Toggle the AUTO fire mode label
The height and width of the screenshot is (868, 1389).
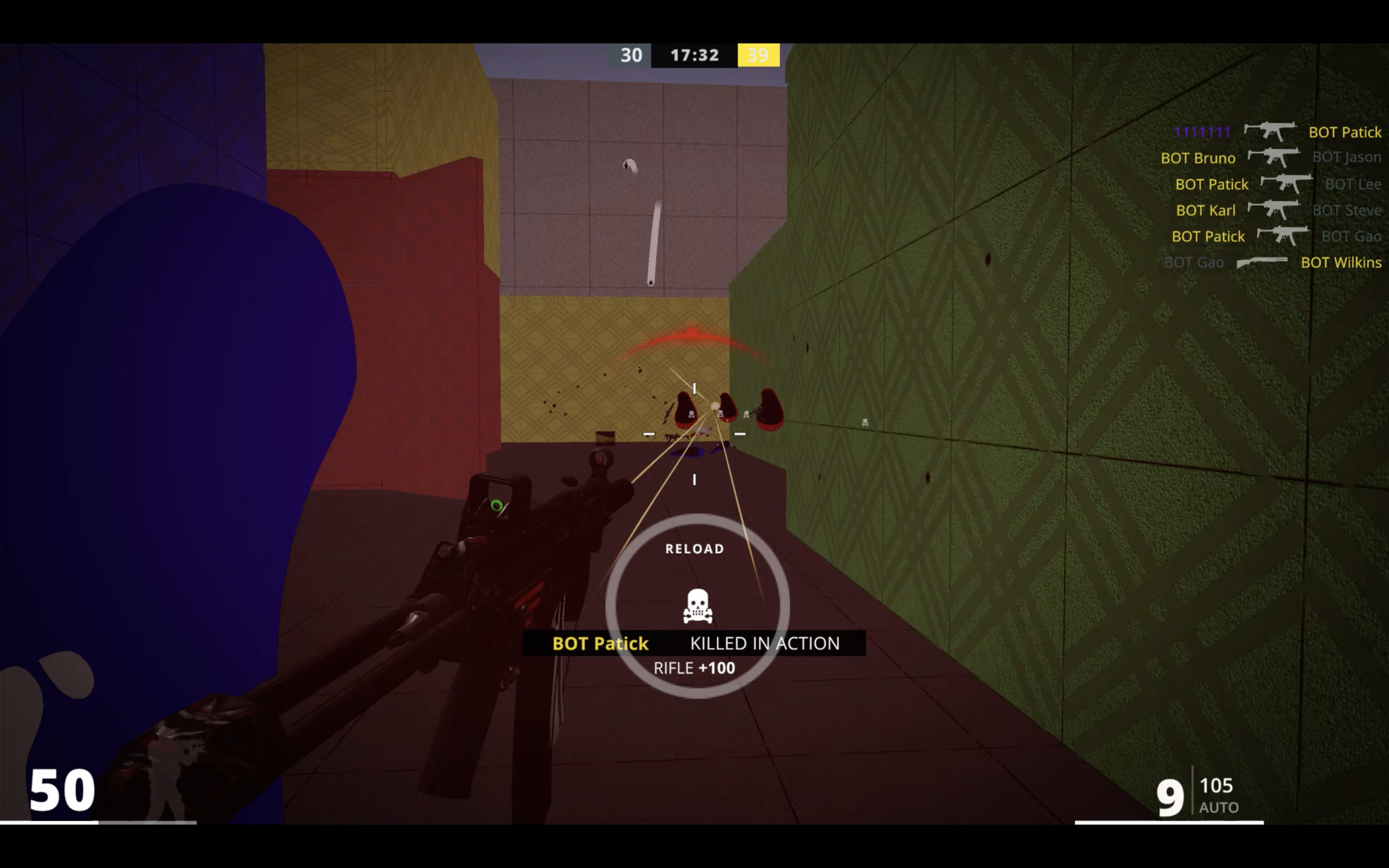click(1220, 808)
